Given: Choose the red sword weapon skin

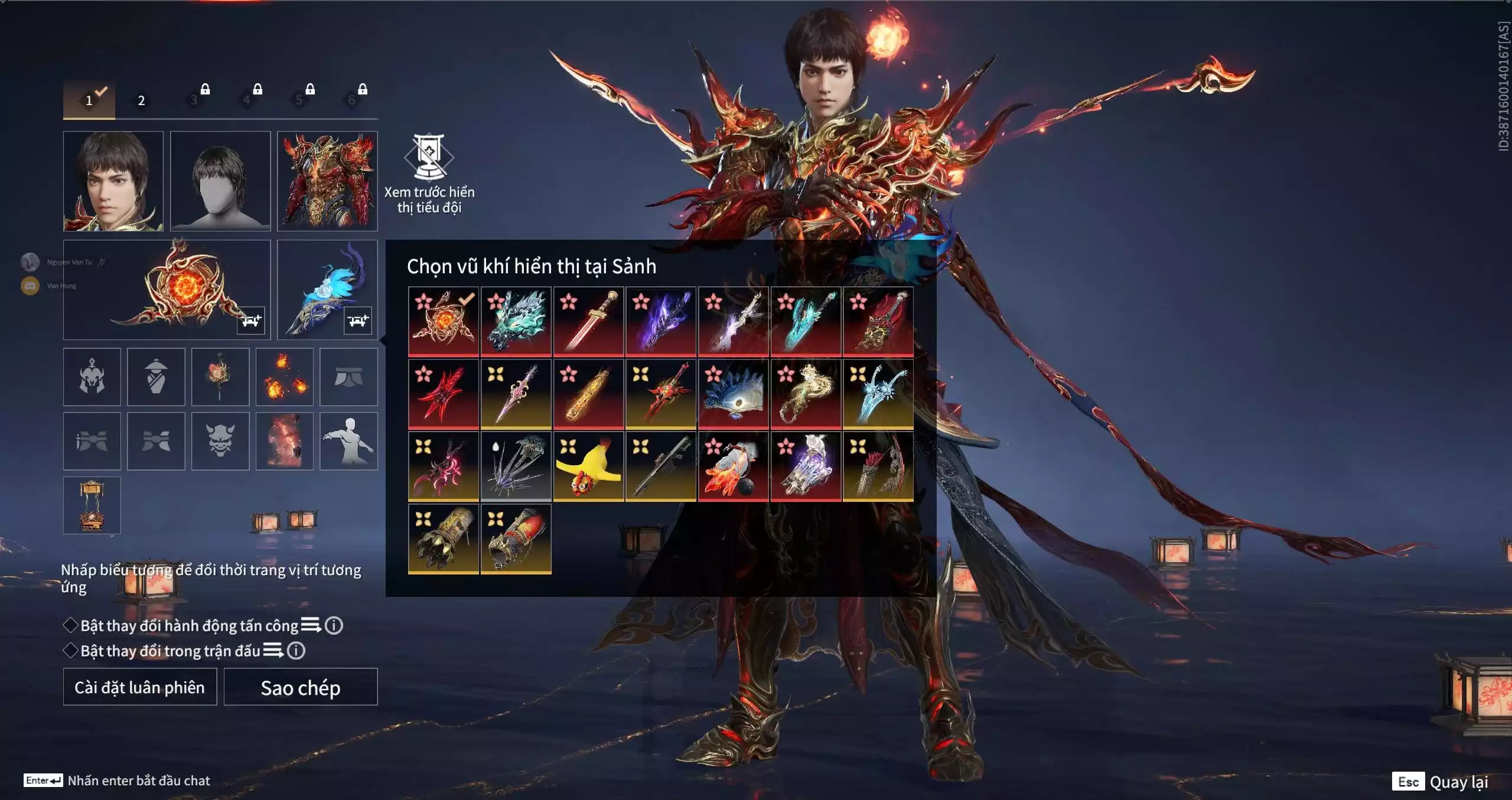Looking at the screenshot, I should (588, 322).
